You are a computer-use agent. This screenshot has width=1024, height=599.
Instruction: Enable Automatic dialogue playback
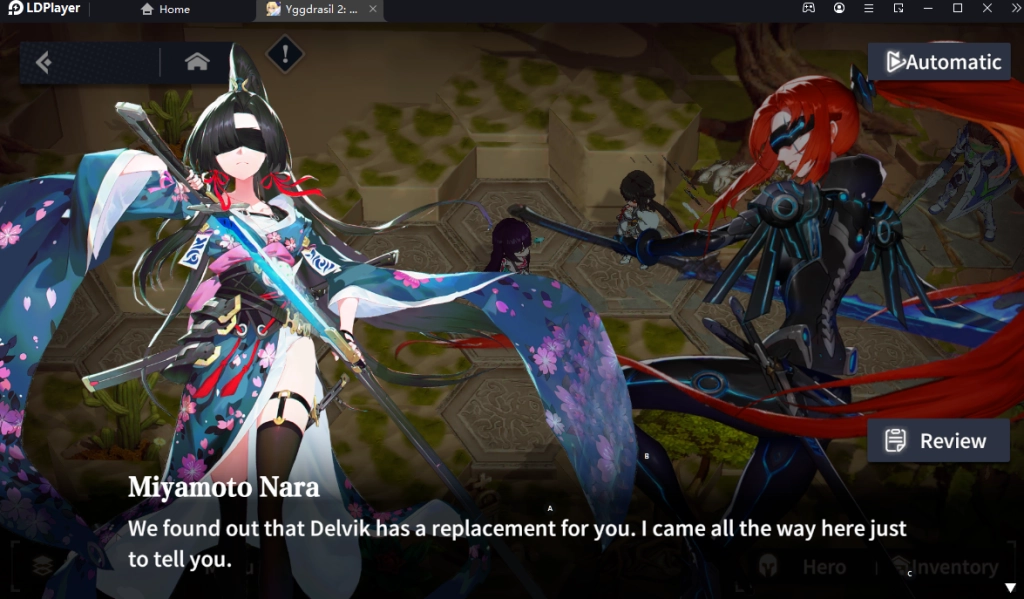click(939, 62)
